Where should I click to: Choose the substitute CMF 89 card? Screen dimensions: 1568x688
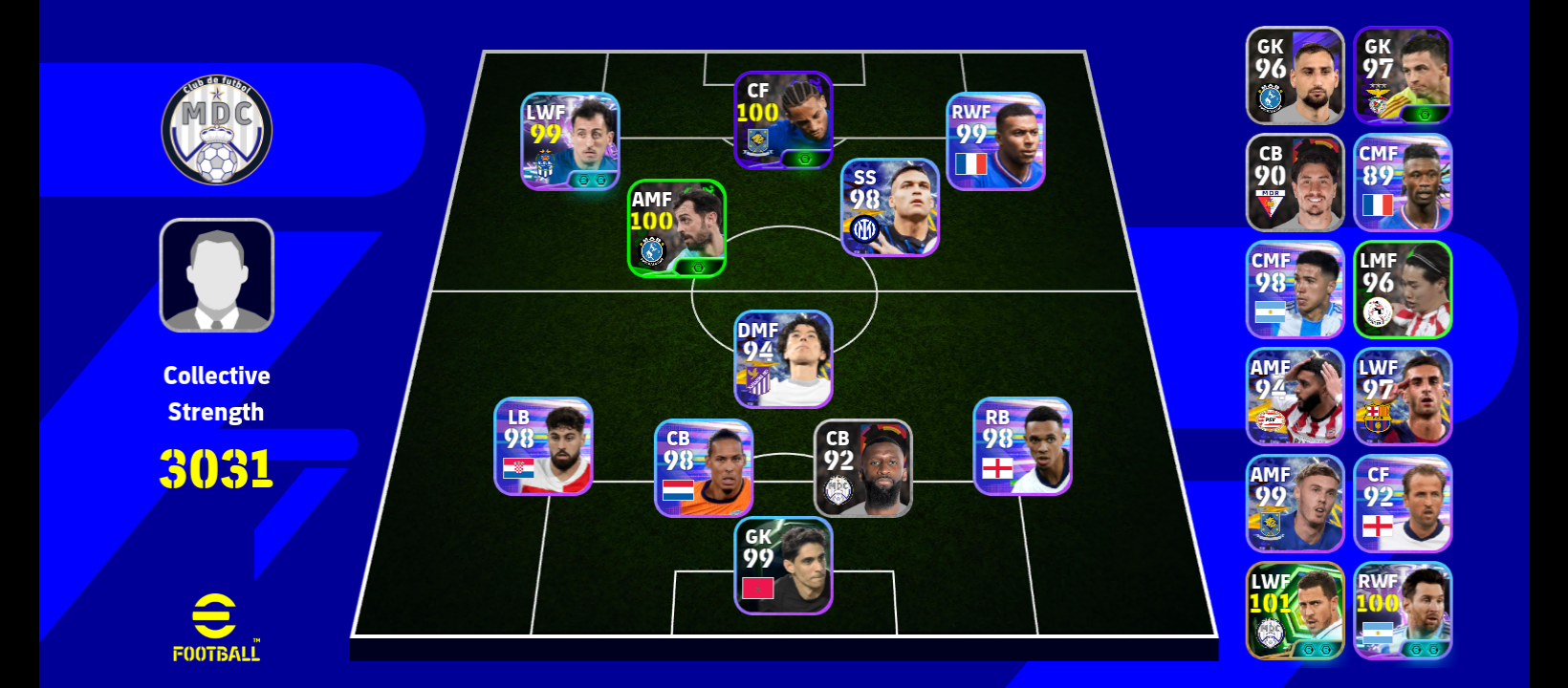(x=1403, y=183)
